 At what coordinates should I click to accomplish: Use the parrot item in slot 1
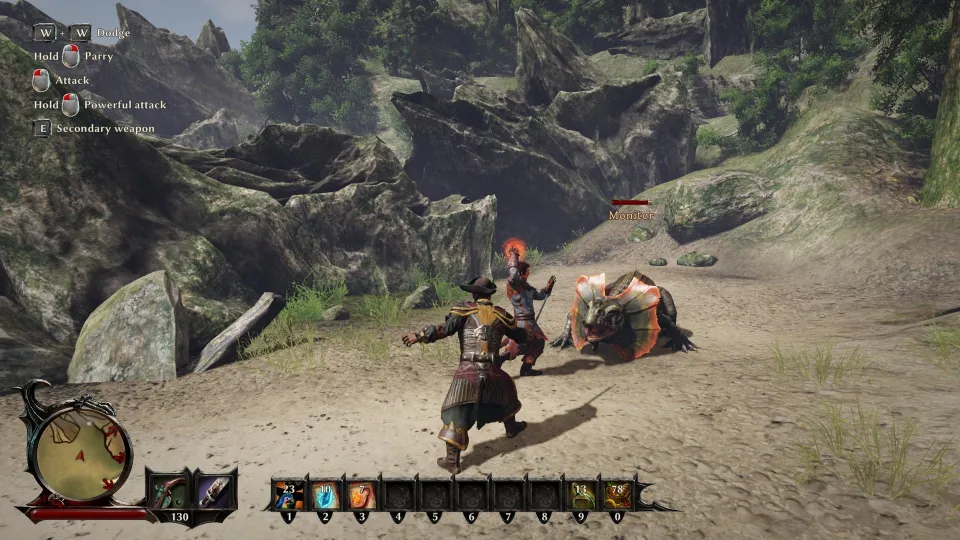tap(289, 495)
